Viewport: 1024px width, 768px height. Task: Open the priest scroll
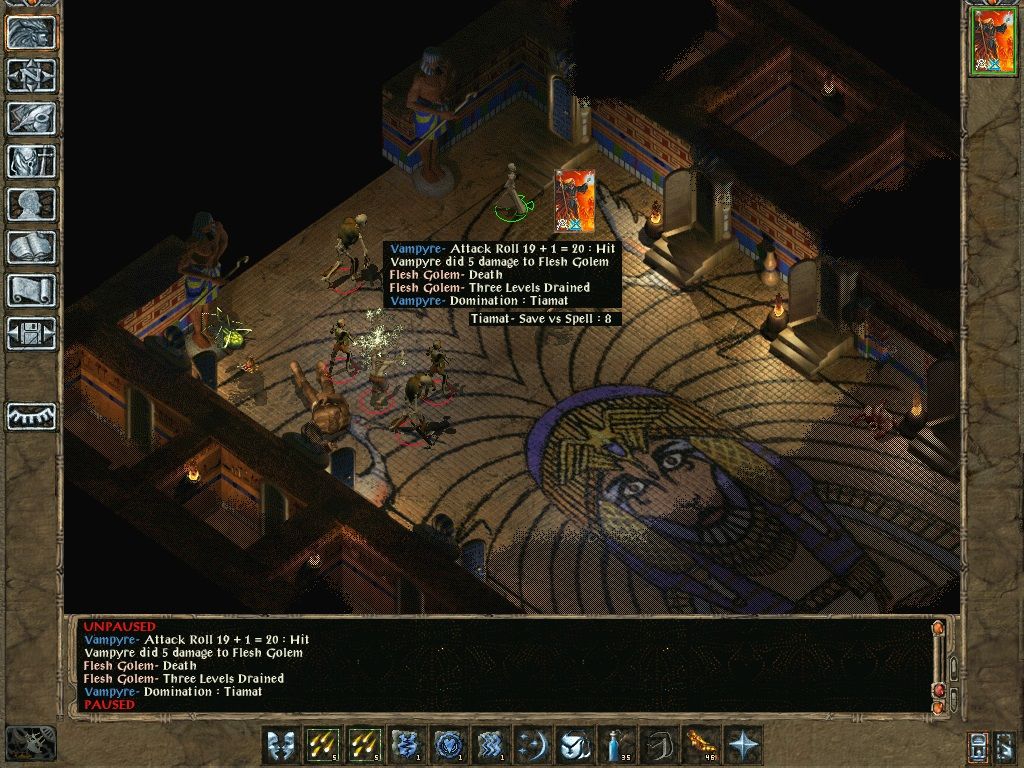(x=31, y=290)
